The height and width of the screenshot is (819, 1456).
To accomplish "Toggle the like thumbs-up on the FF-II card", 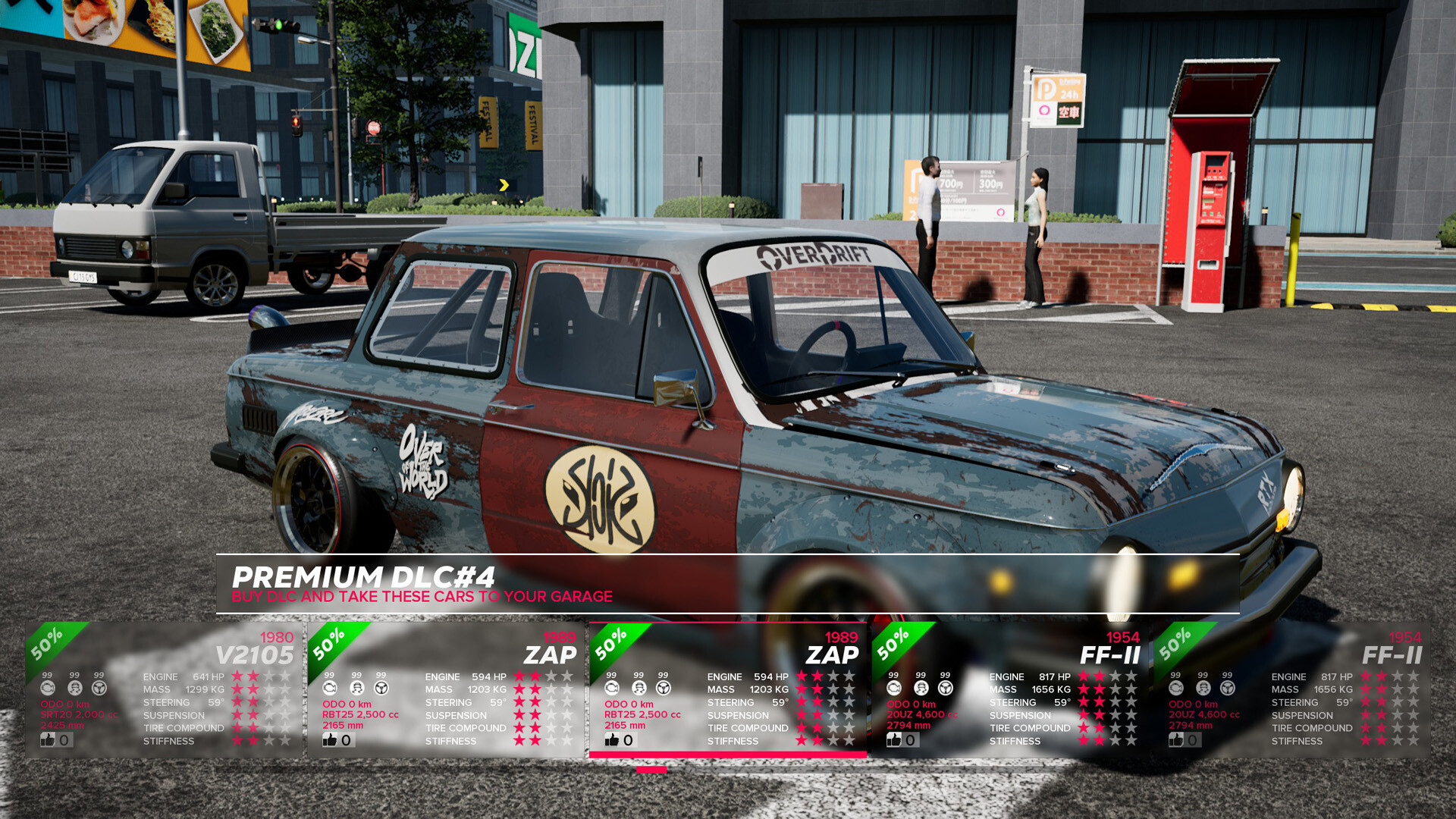I will 895,739.
